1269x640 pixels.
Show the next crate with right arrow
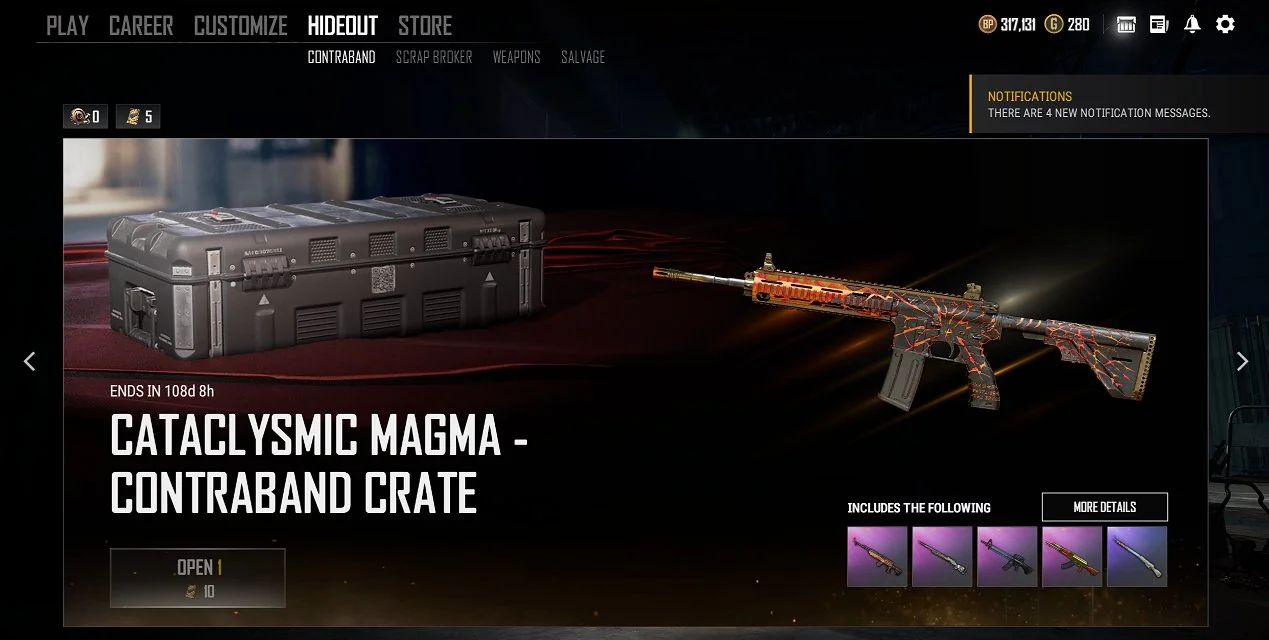tap(1242, 361)
